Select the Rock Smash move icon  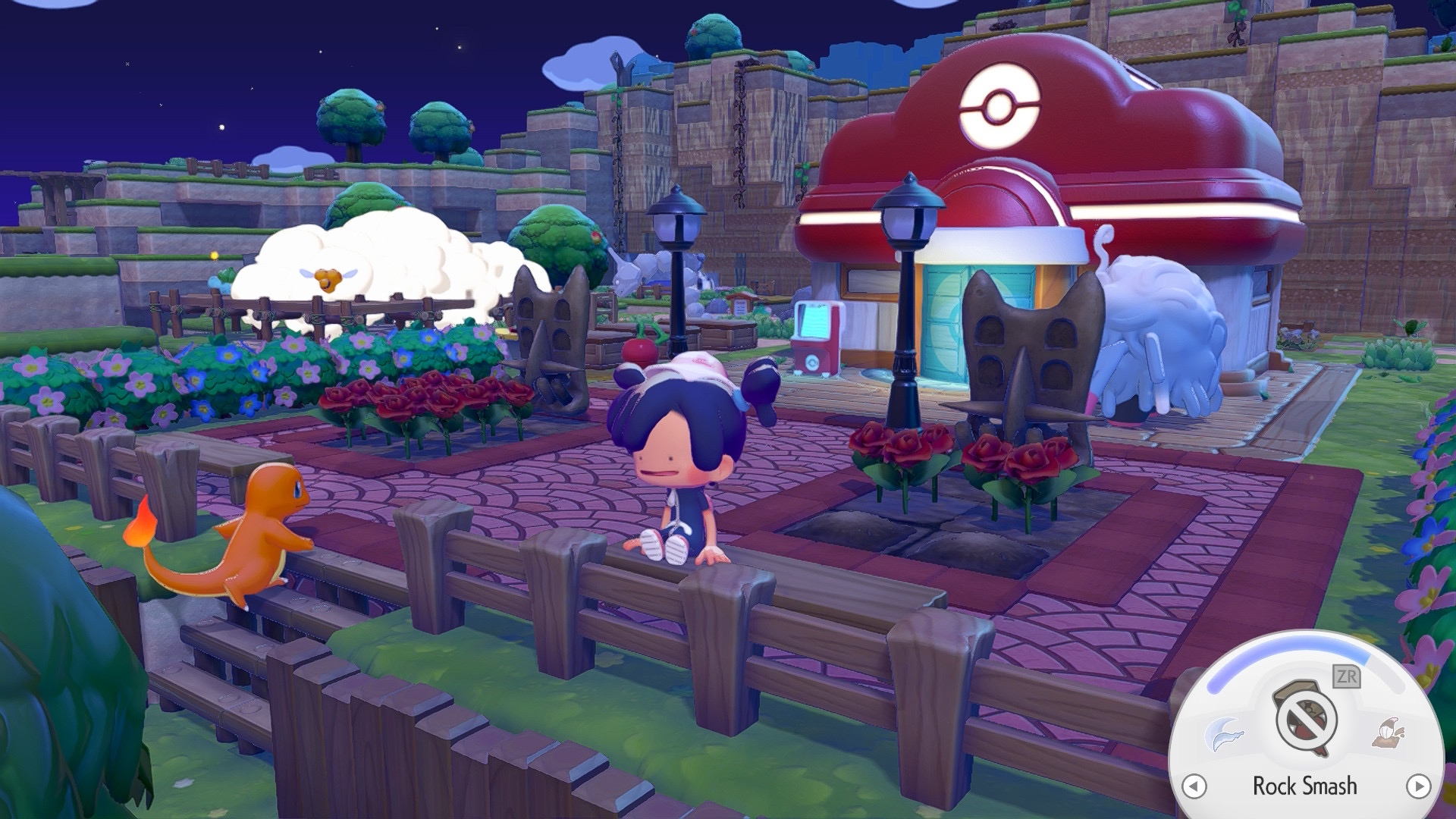(x=1306, y=717)
